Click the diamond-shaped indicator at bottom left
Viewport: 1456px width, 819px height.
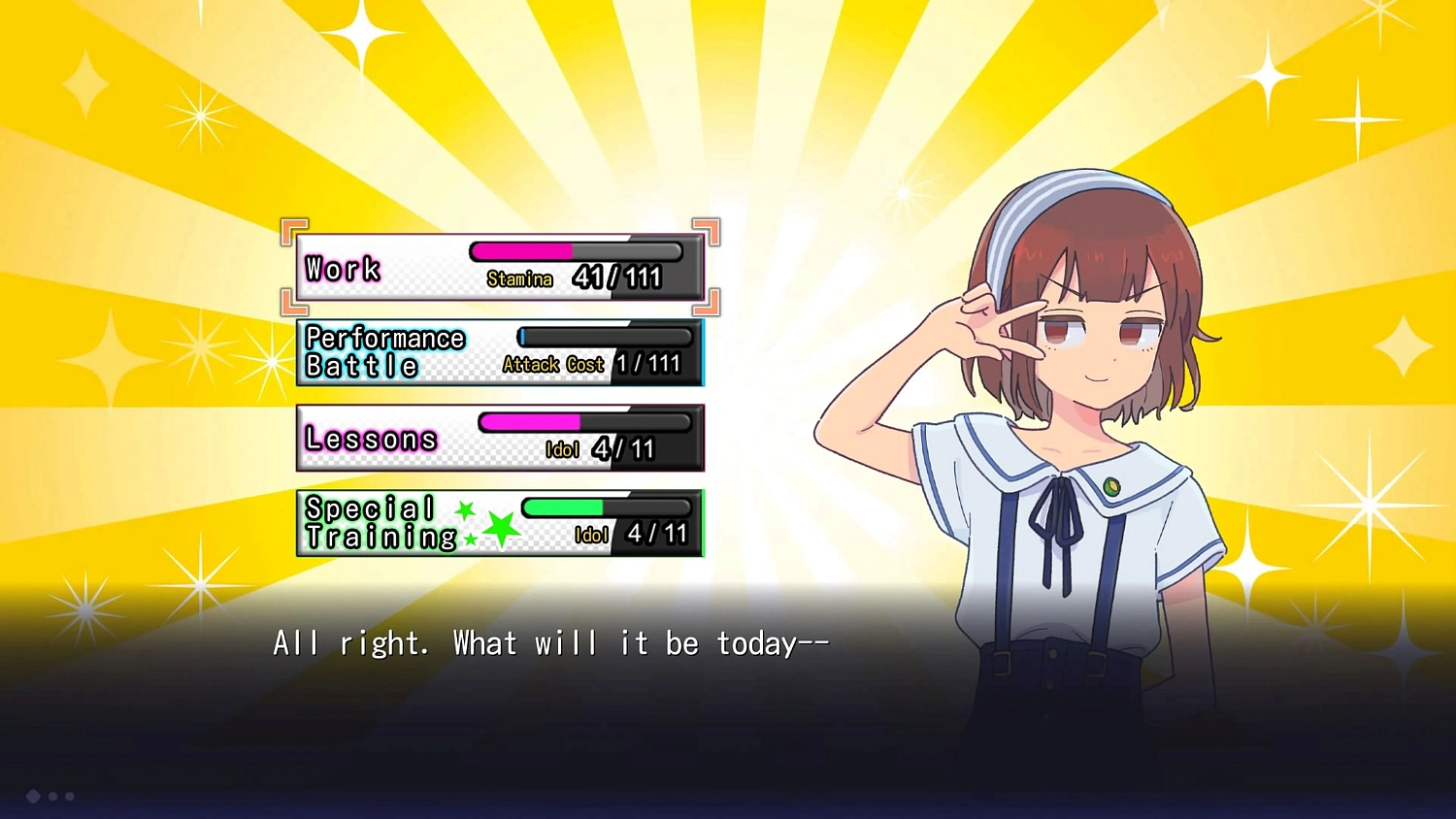click(x=33, y=796)
